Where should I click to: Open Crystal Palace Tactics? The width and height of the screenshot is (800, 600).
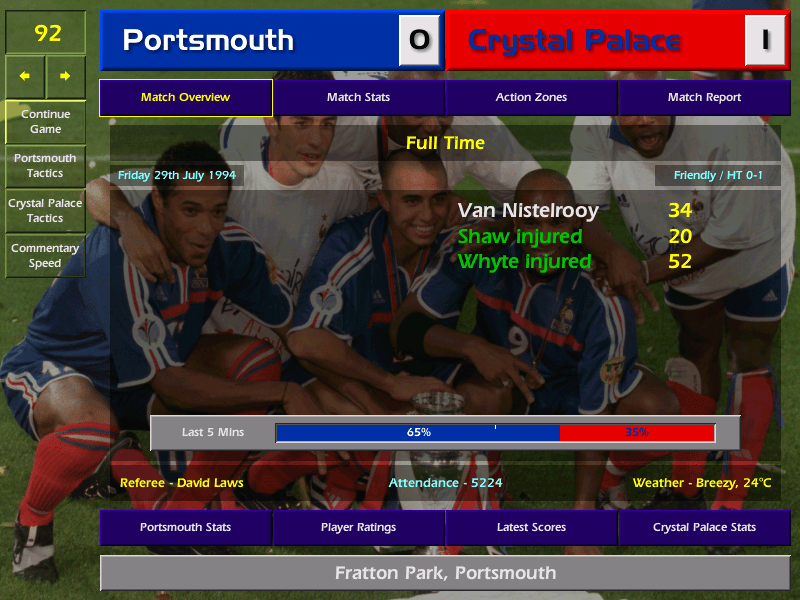45,210
